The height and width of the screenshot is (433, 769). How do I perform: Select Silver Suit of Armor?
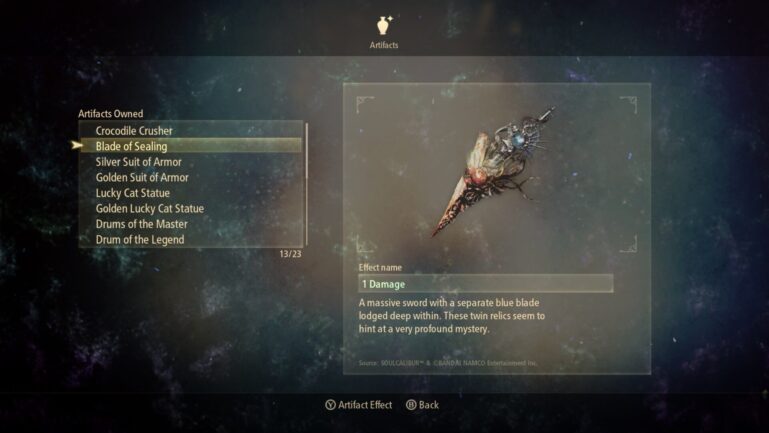point(138,162)
